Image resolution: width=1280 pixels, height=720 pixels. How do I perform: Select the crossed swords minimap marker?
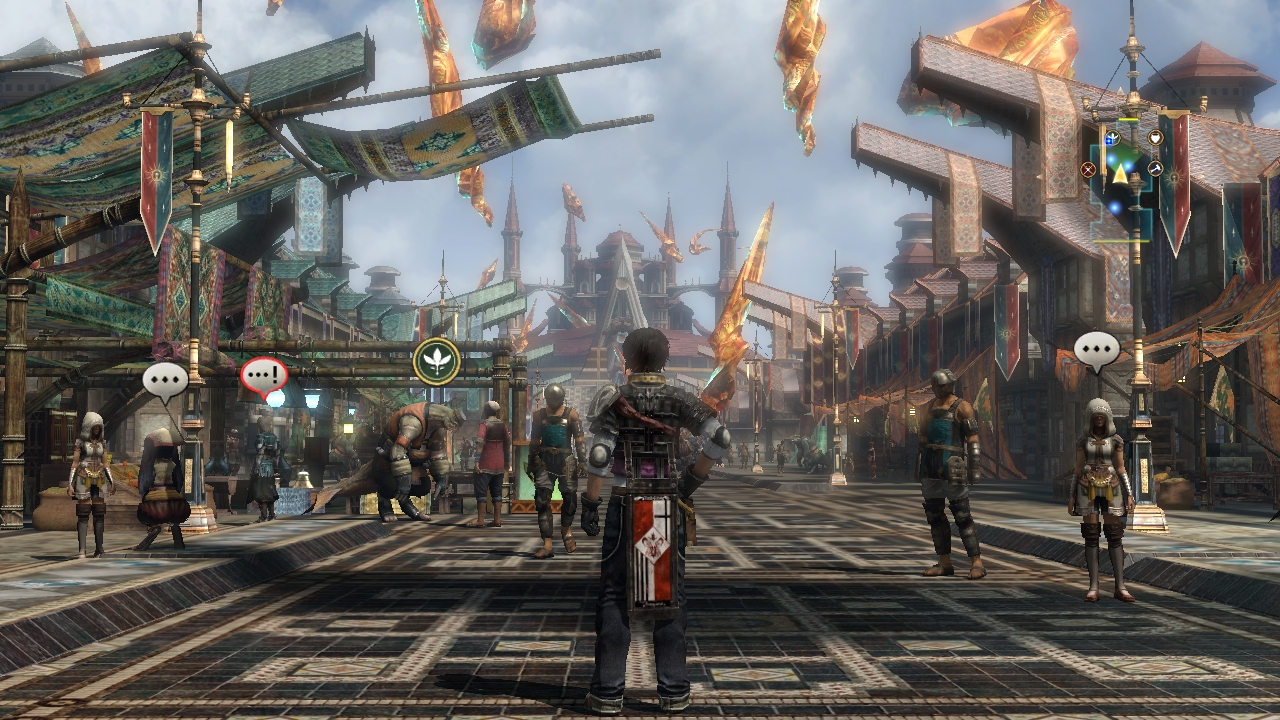tap(1088, 169)
